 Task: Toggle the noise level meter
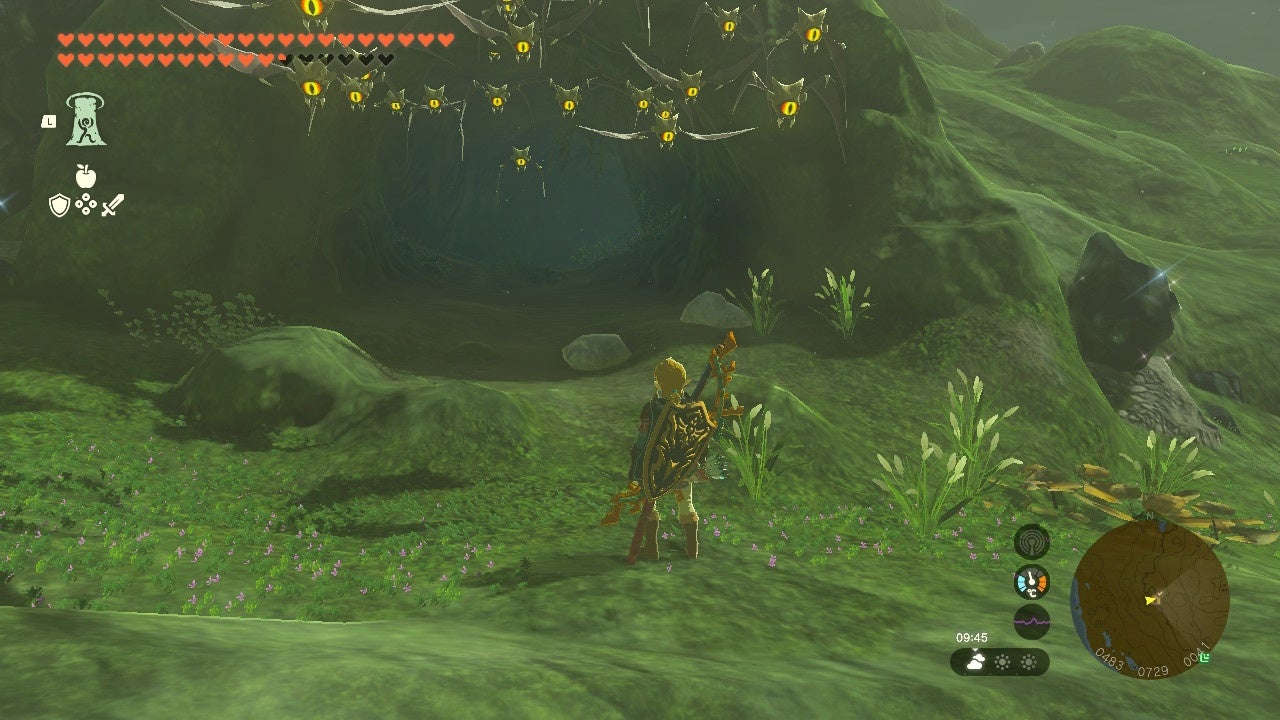tap(1032, 621)
